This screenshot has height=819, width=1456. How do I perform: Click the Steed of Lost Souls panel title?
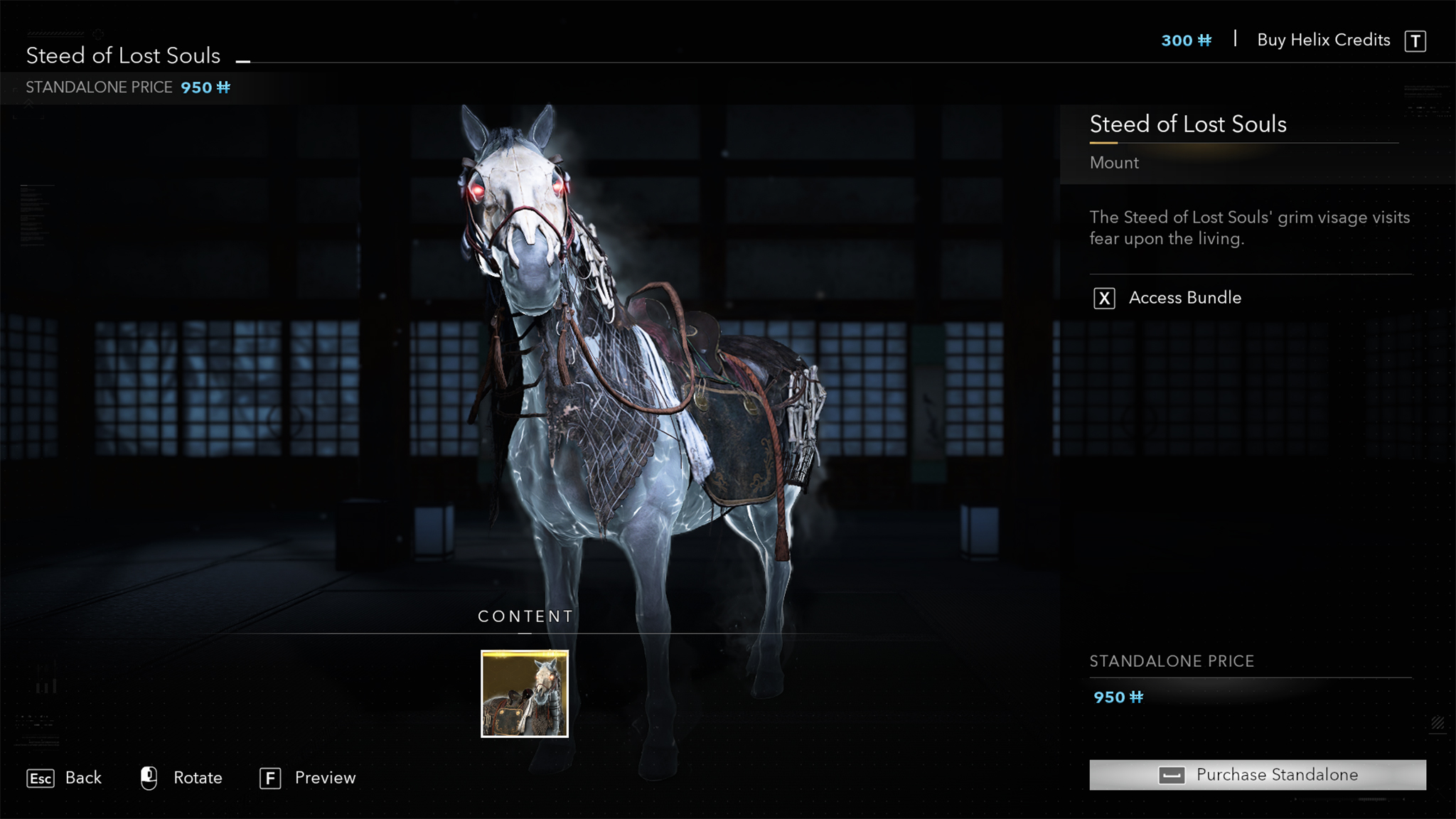pyautogui.click(x=1188, y=124)
